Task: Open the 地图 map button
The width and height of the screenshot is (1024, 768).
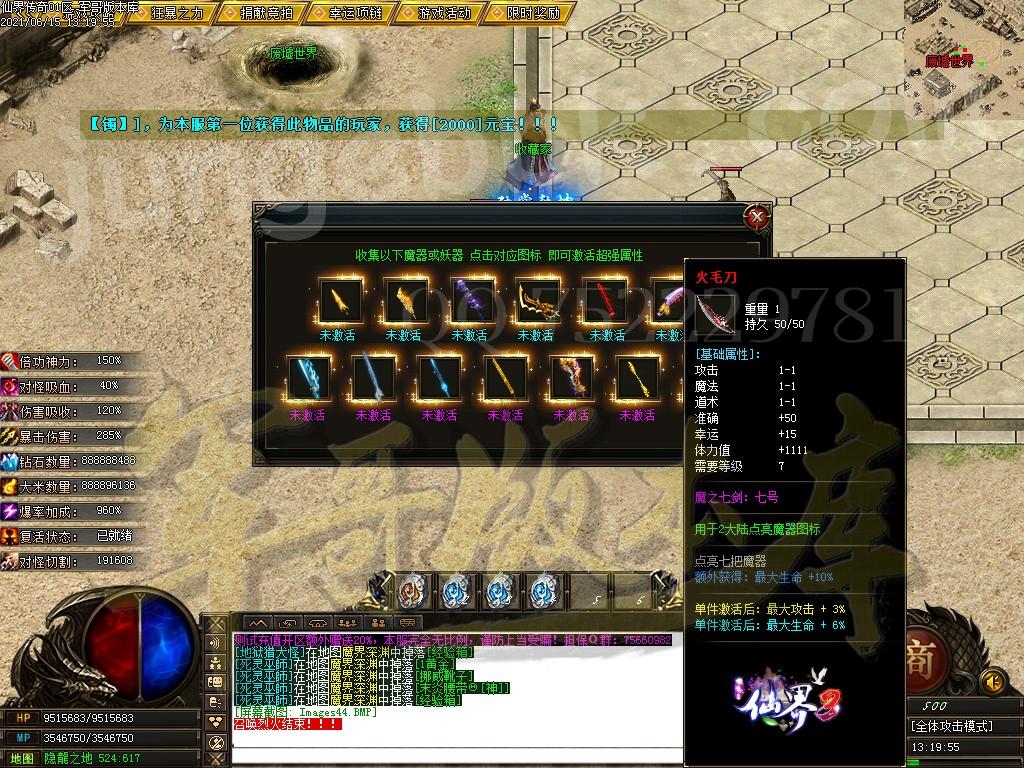Action: tap(22, 759)
